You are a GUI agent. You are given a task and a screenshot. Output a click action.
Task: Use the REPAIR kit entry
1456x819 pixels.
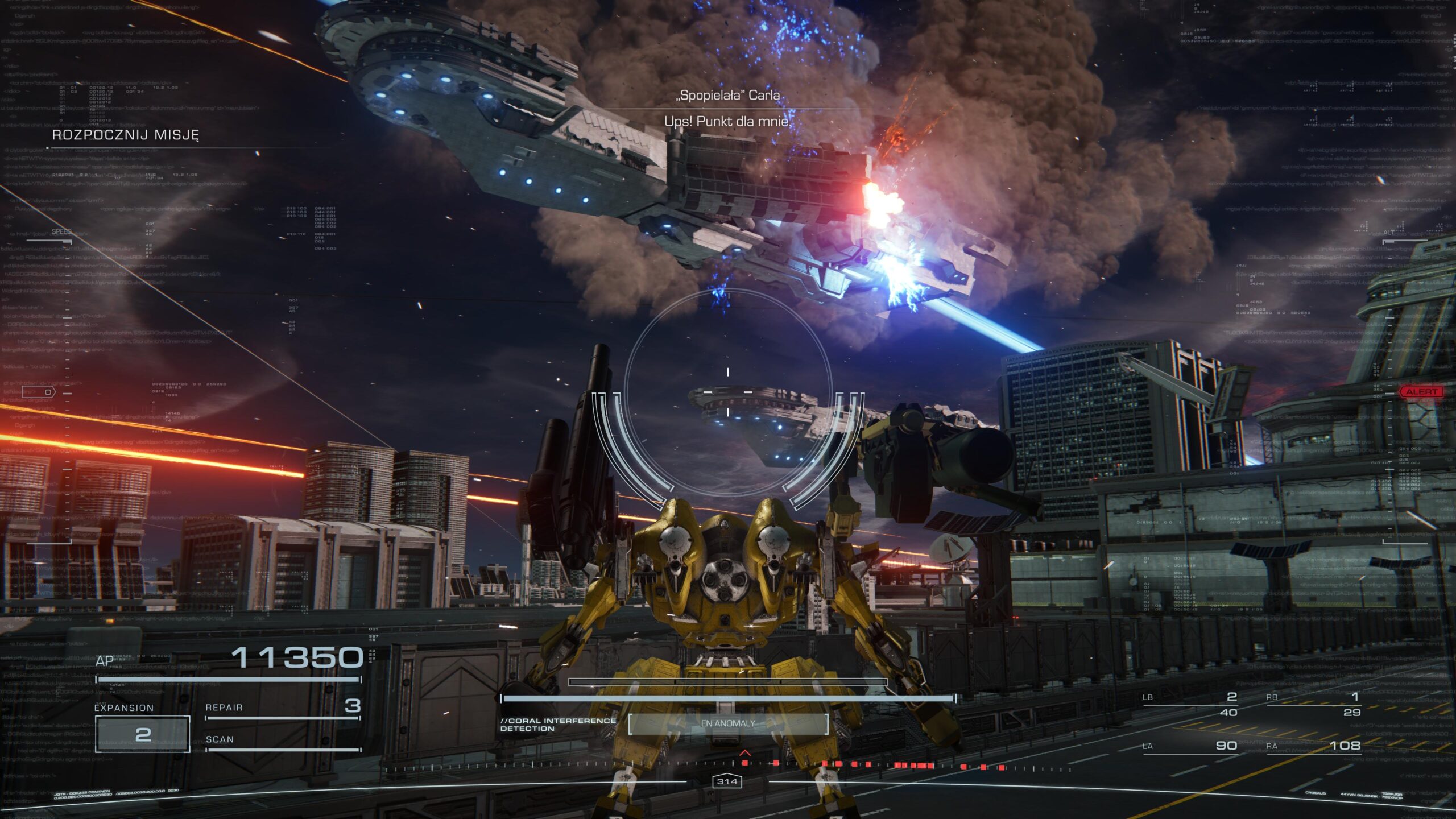pyautogui.click(x=283, y=708)
